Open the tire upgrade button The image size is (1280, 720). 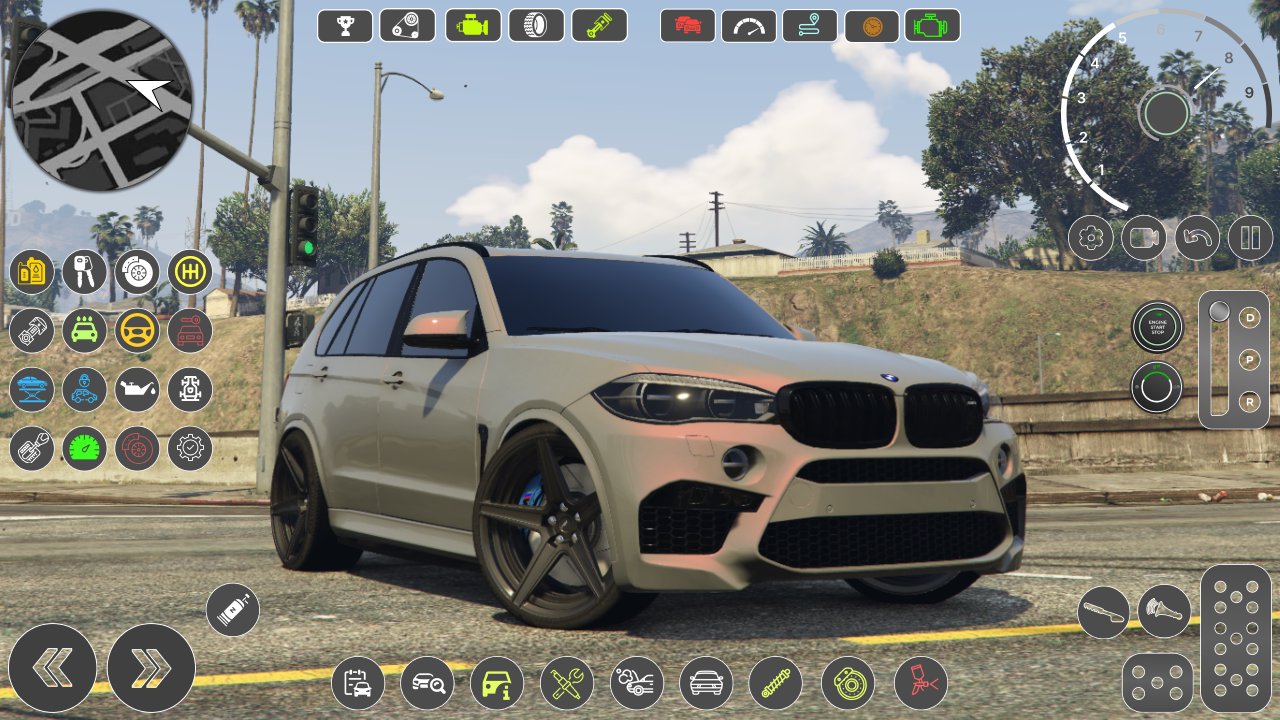tap(536, 25)
